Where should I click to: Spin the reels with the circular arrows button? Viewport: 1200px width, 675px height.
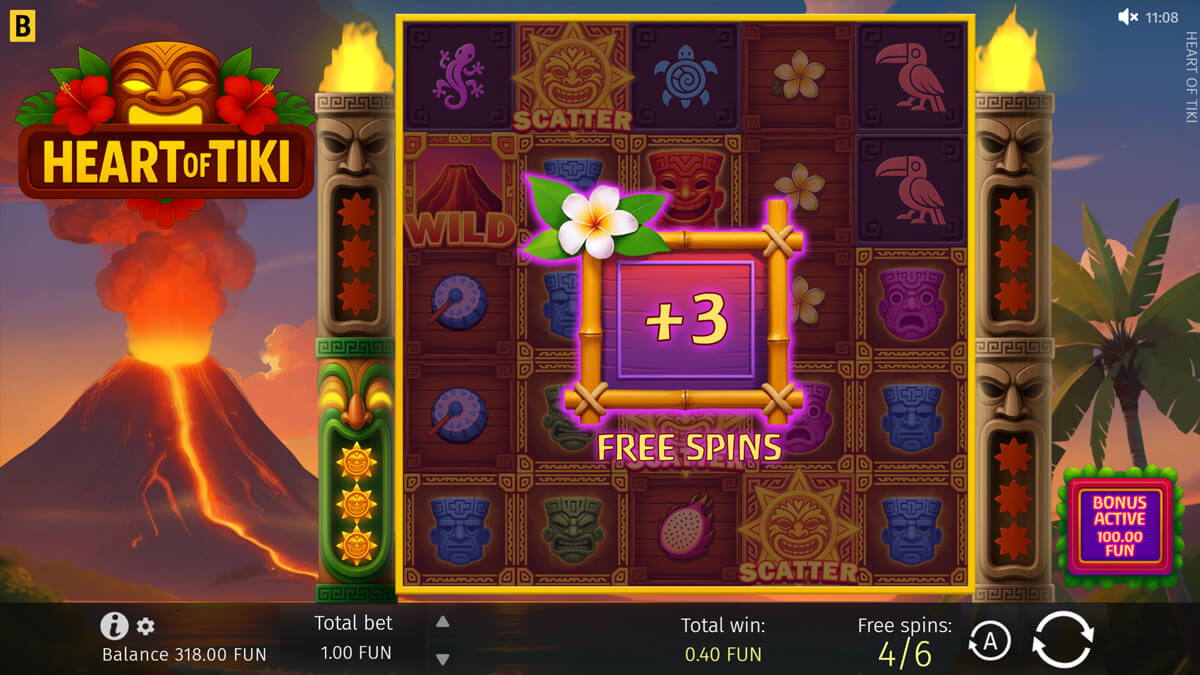[x=1063, y=640]
